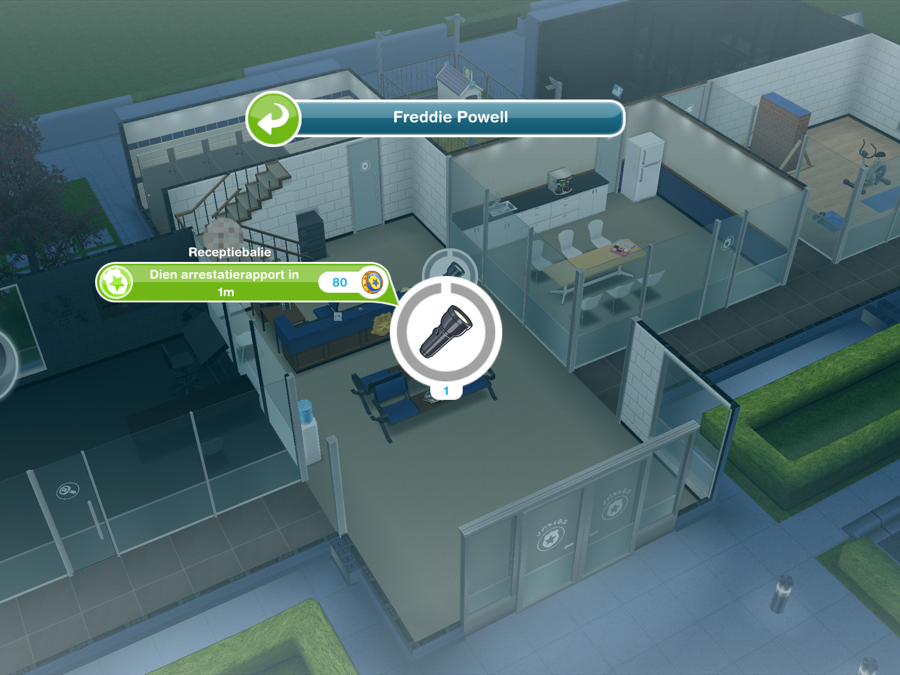
Task: Tap the flashlight action bubble
Action: tap(445, 331)
